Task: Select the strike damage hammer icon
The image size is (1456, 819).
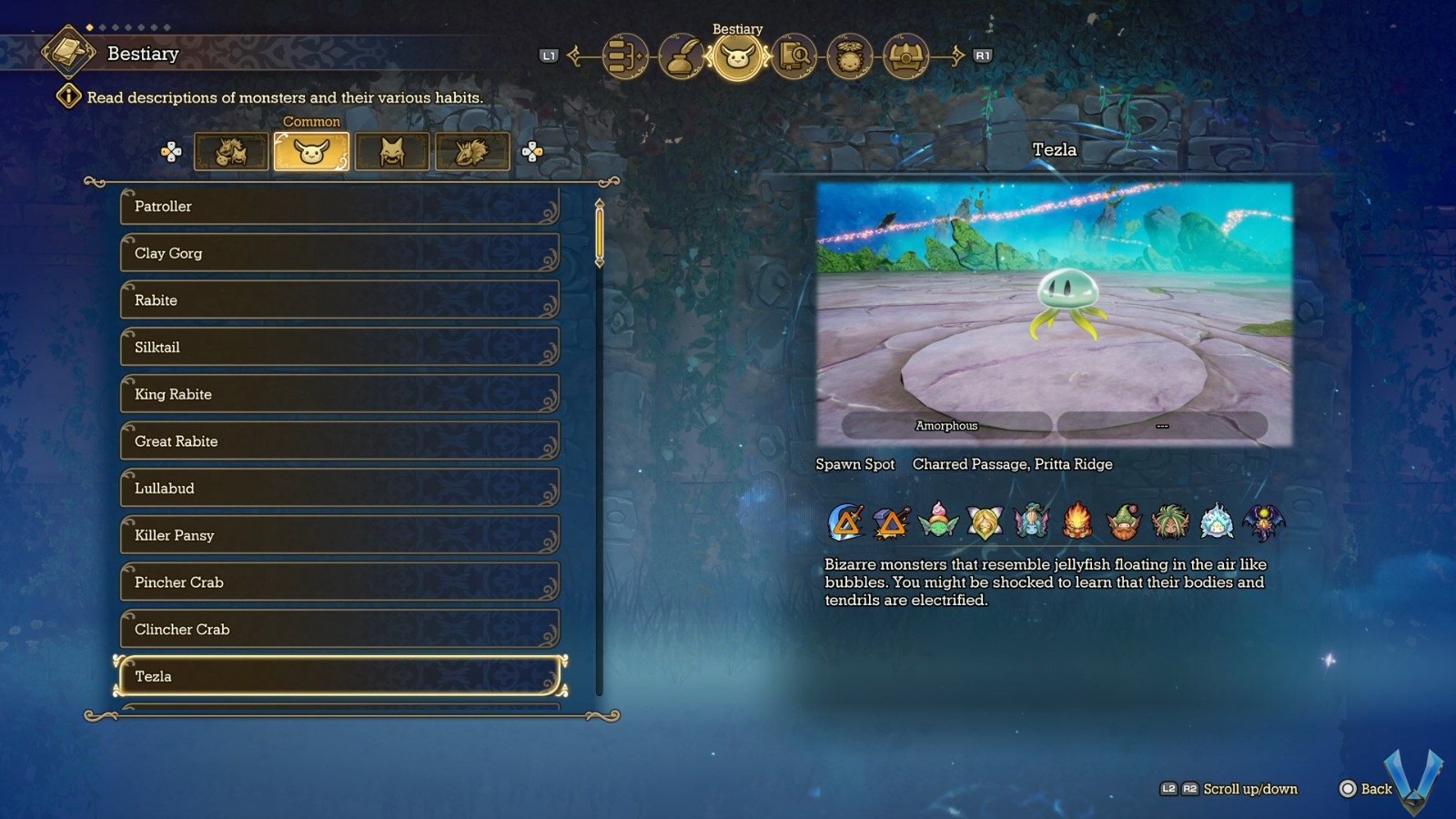Action: pos(889,519)
